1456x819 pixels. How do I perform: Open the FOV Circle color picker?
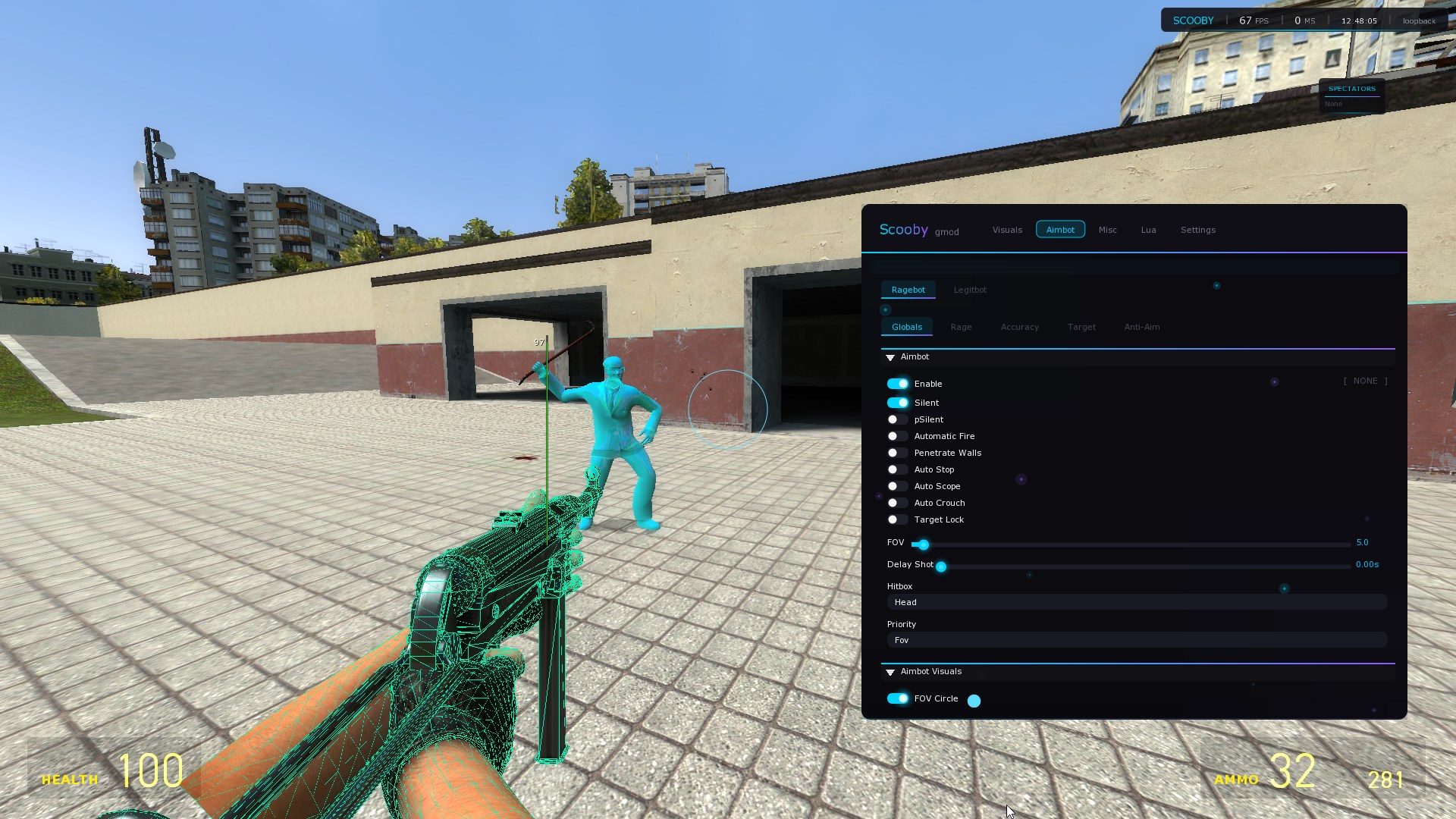click(974, 700)
